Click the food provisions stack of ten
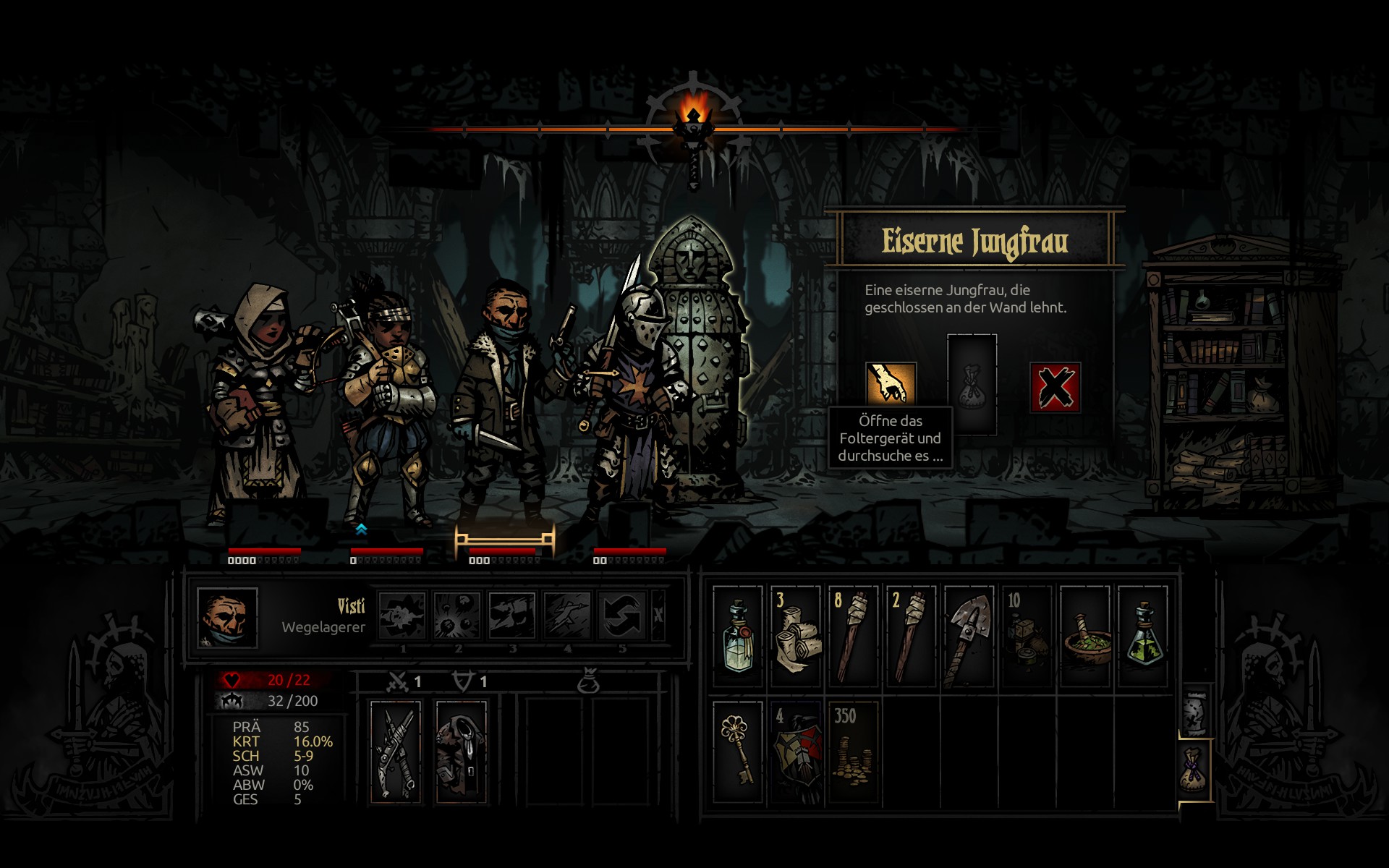 (x=1027, y=636)
